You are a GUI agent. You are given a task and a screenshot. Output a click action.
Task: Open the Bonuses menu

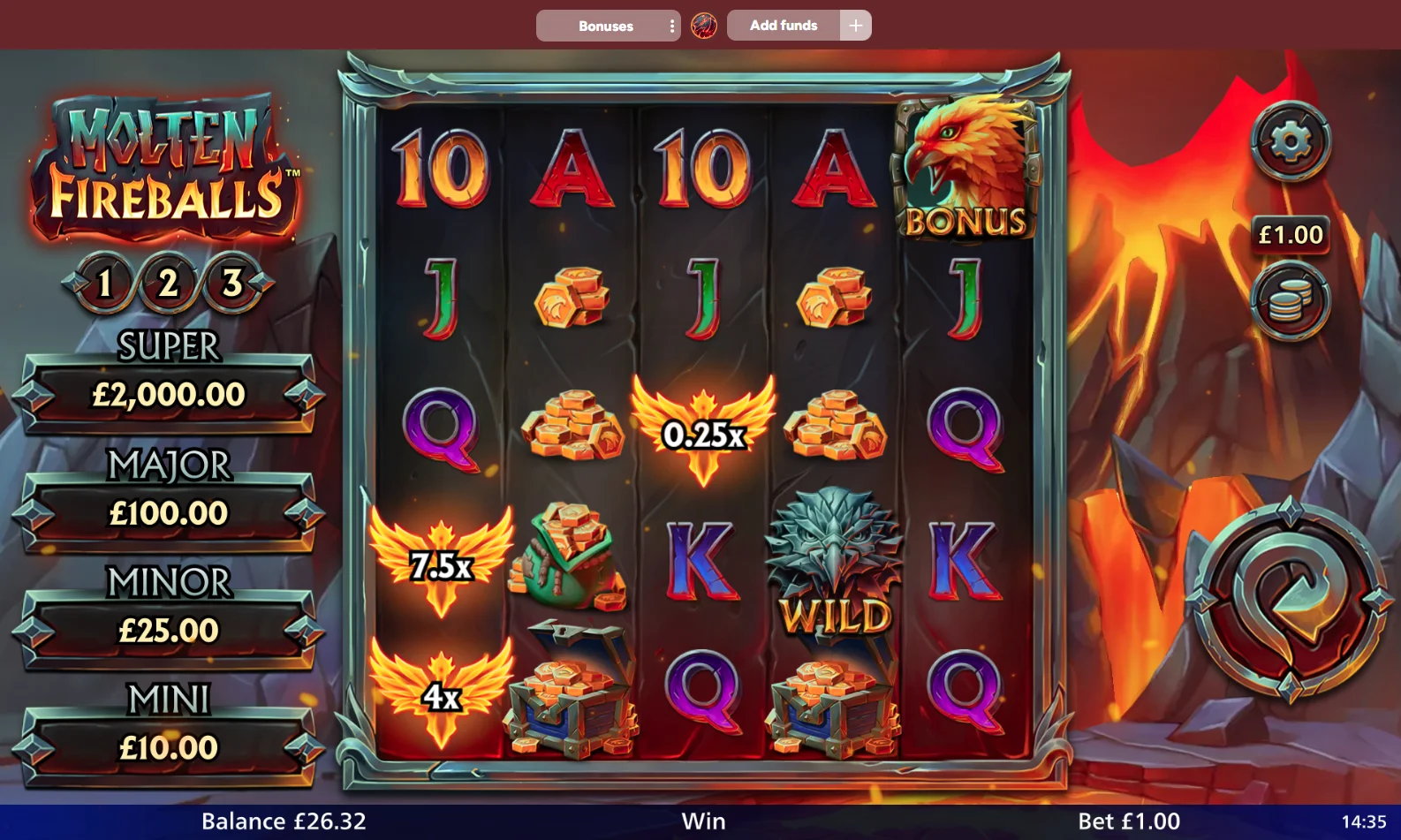coord(605,25)
